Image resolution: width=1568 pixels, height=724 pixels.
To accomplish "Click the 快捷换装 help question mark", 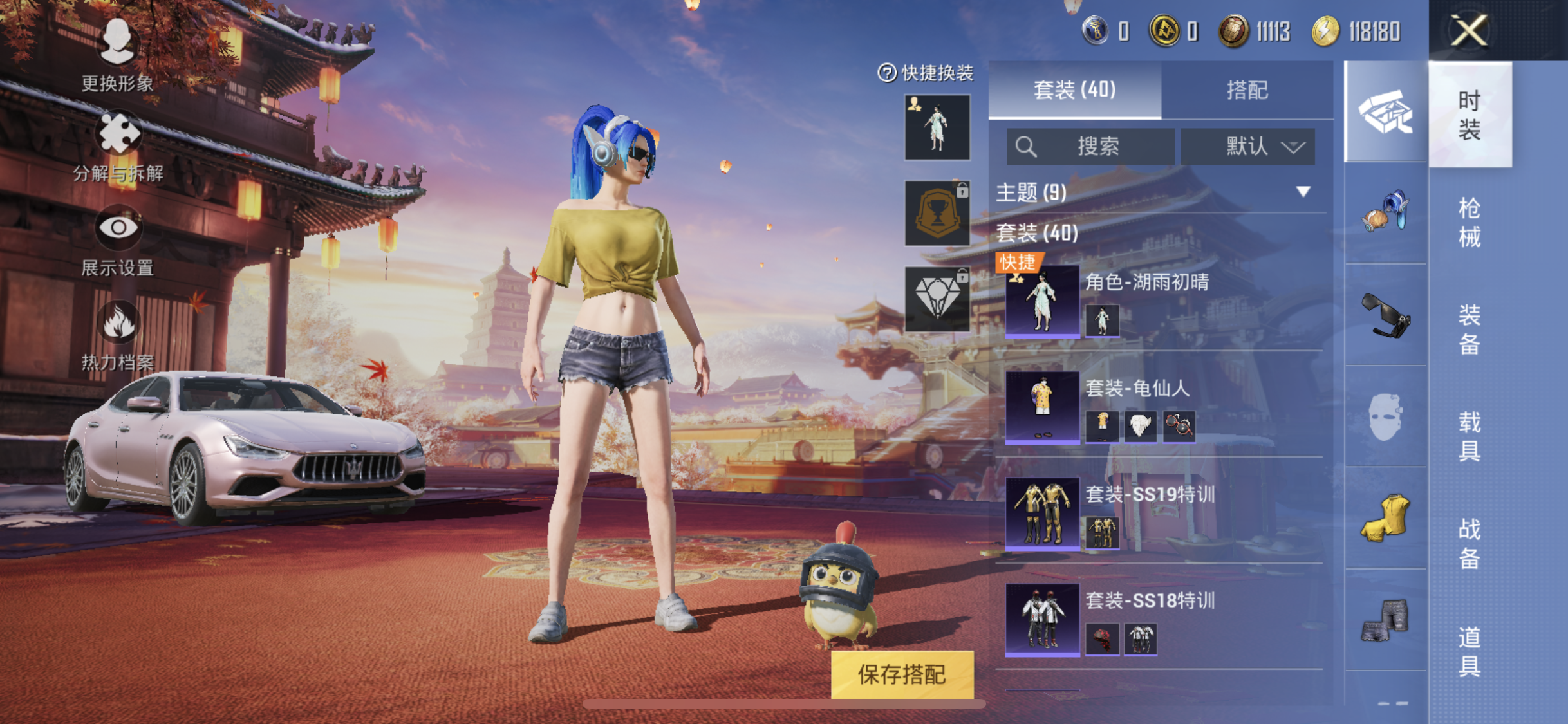I will point(886,73).
